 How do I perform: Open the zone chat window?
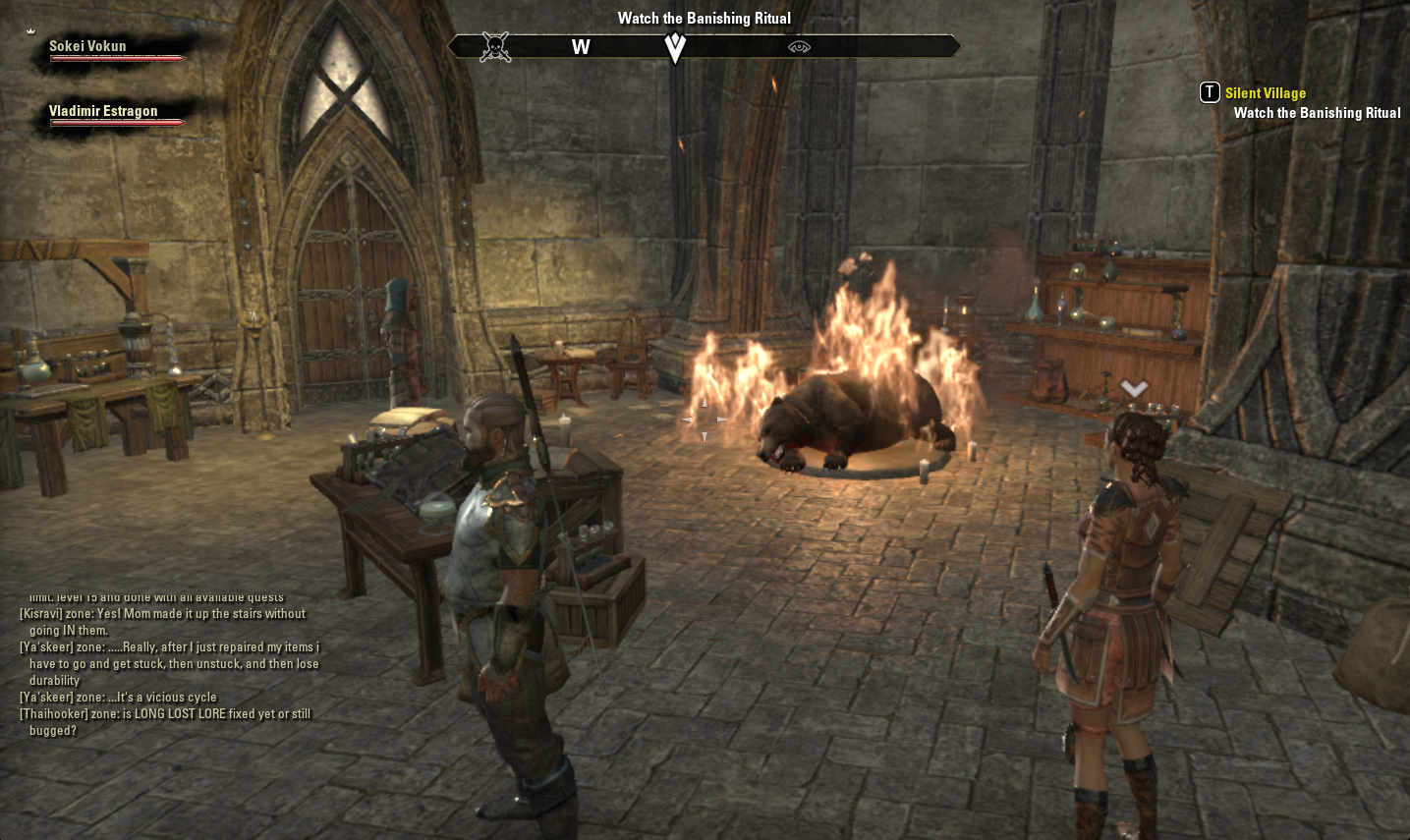tap(169, 663)
